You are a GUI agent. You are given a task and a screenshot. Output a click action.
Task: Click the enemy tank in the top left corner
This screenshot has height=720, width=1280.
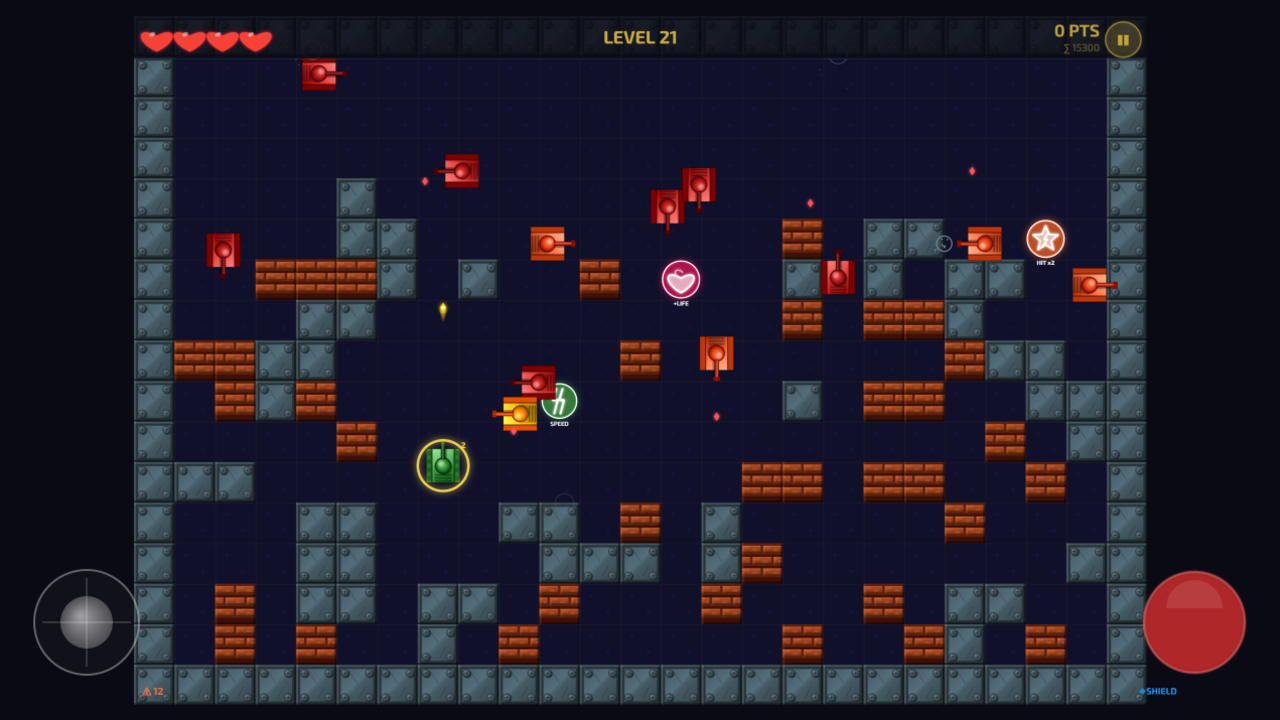tap(321, 75)
